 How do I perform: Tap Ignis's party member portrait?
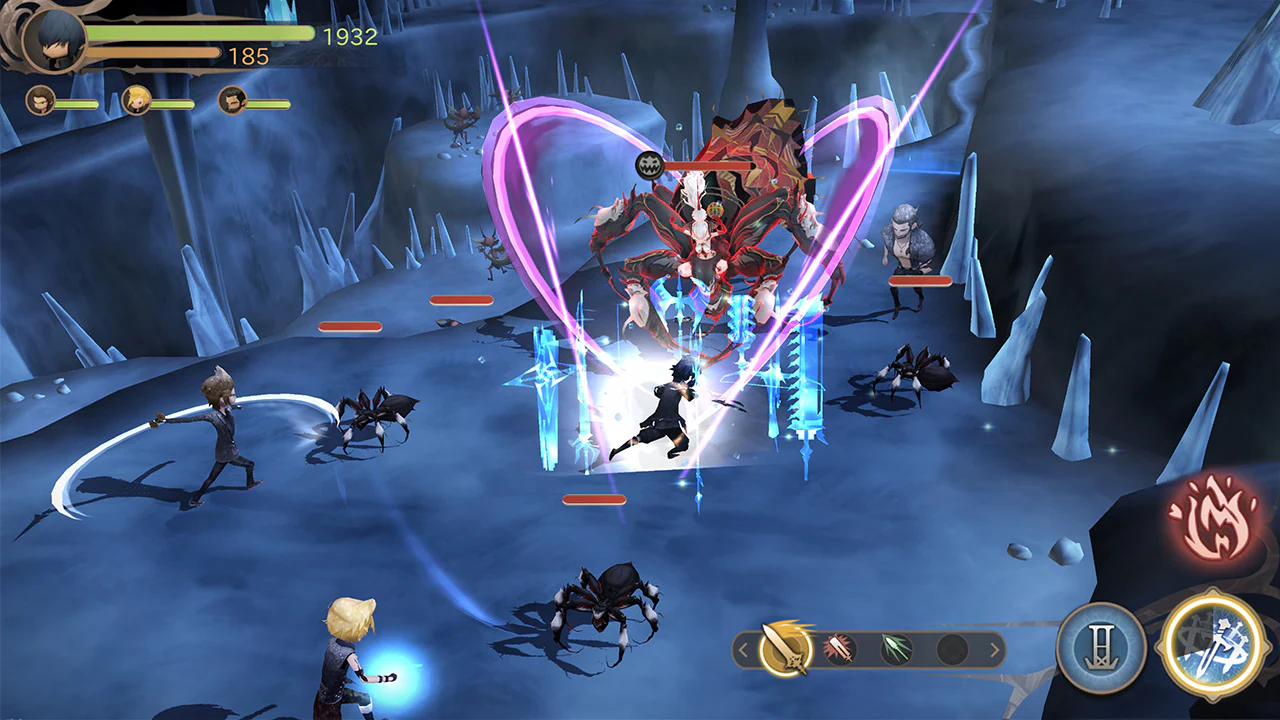(x=42, y=100)
